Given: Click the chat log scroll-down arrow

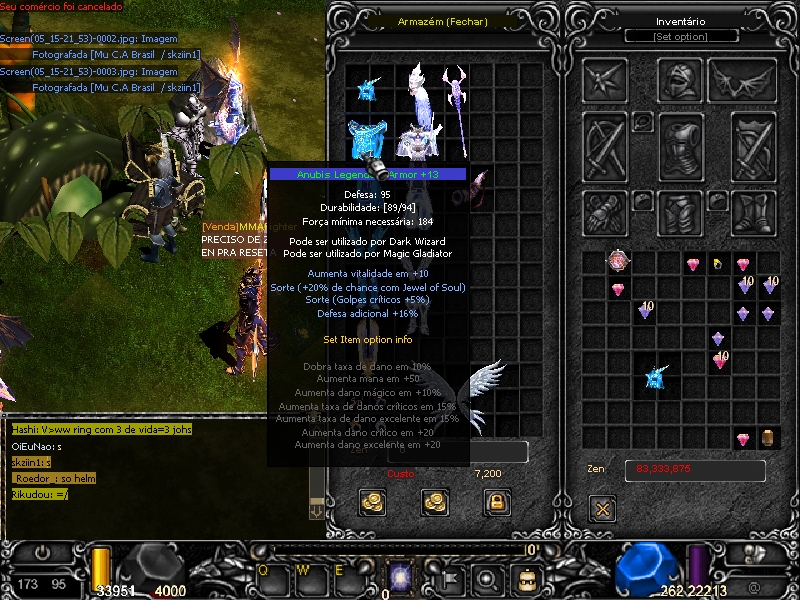Looking at the screenshot, I should click(x=317, y=511).
